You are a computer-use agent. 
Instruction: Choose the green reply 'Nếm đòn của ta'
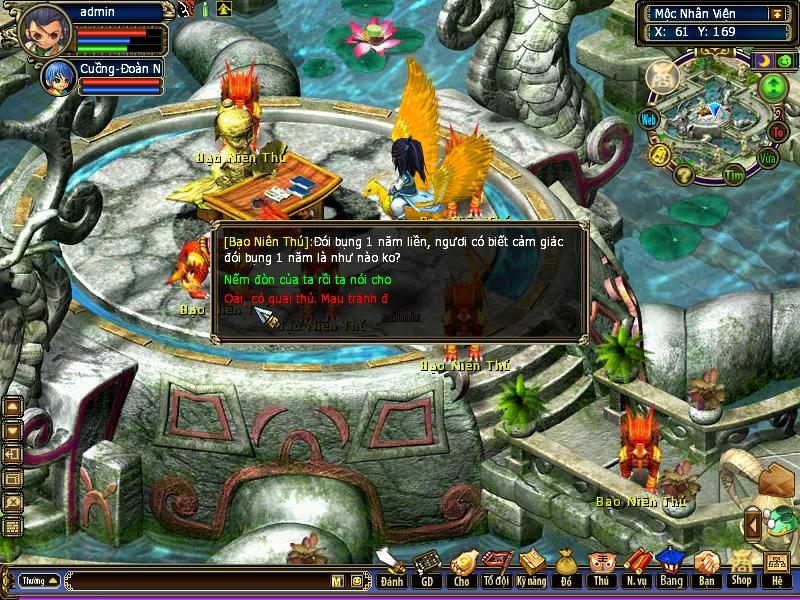pos(307,280)
